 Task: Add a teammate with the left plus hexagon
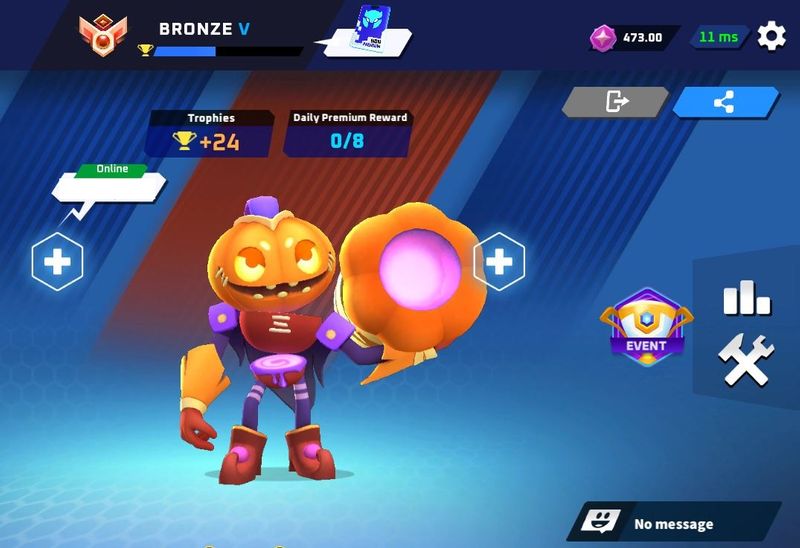(57, 262)
